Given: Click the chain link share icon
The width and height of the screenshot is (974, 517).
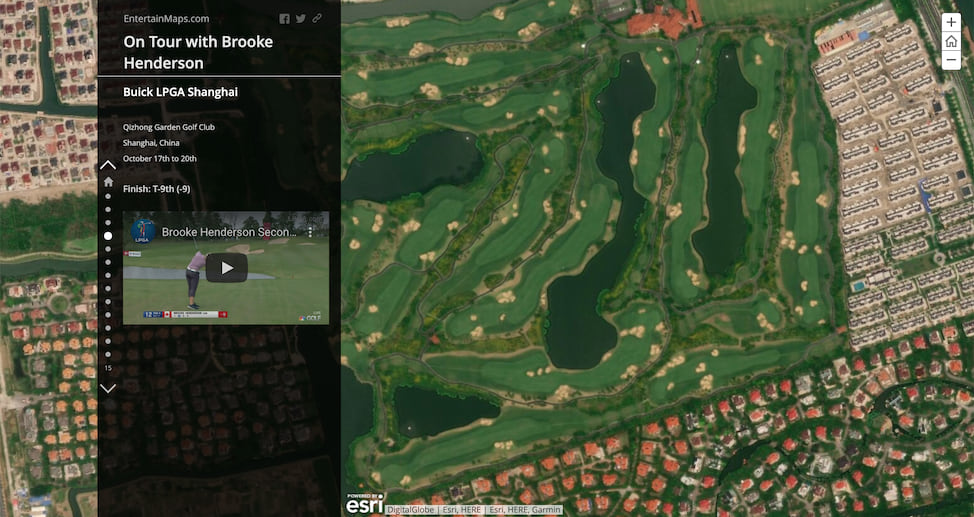Looking at the screenshot, I should click(x=317, y=19).
